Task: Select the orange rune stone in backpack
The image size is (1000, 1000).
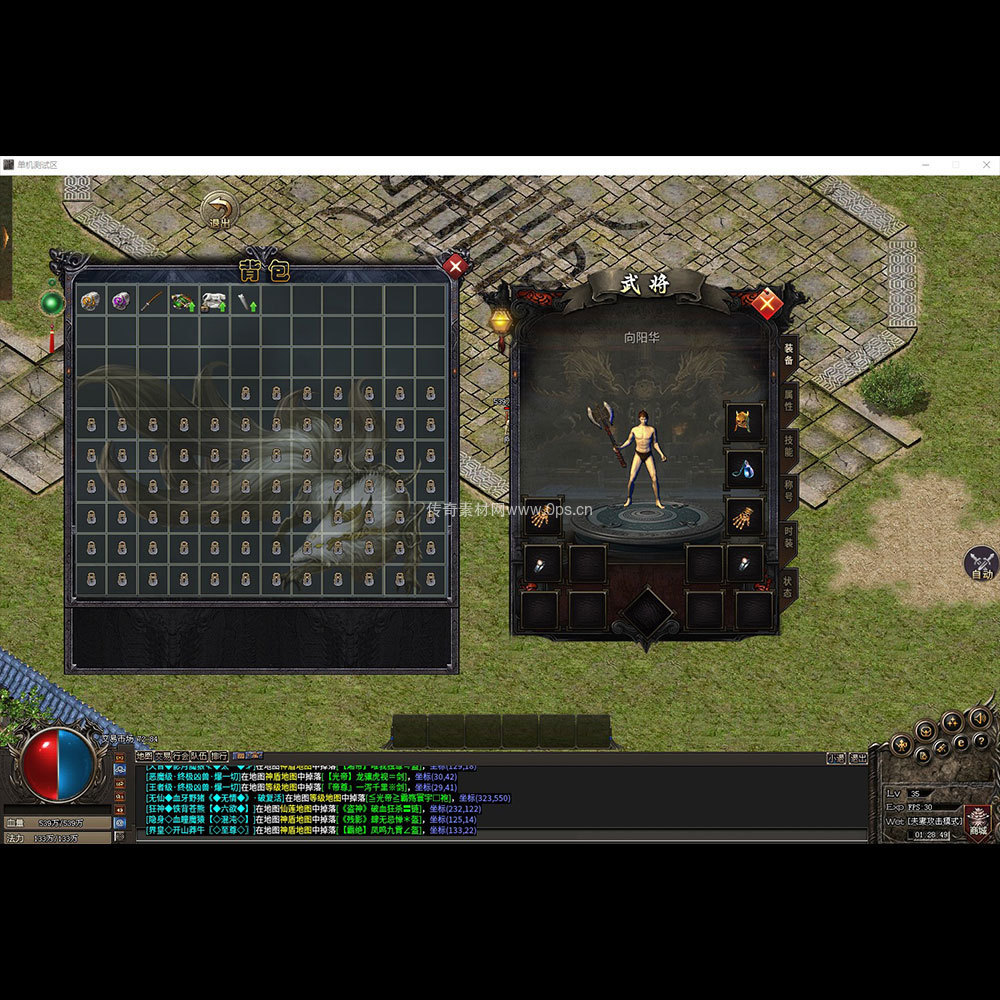Action: (x=91, y=300)
